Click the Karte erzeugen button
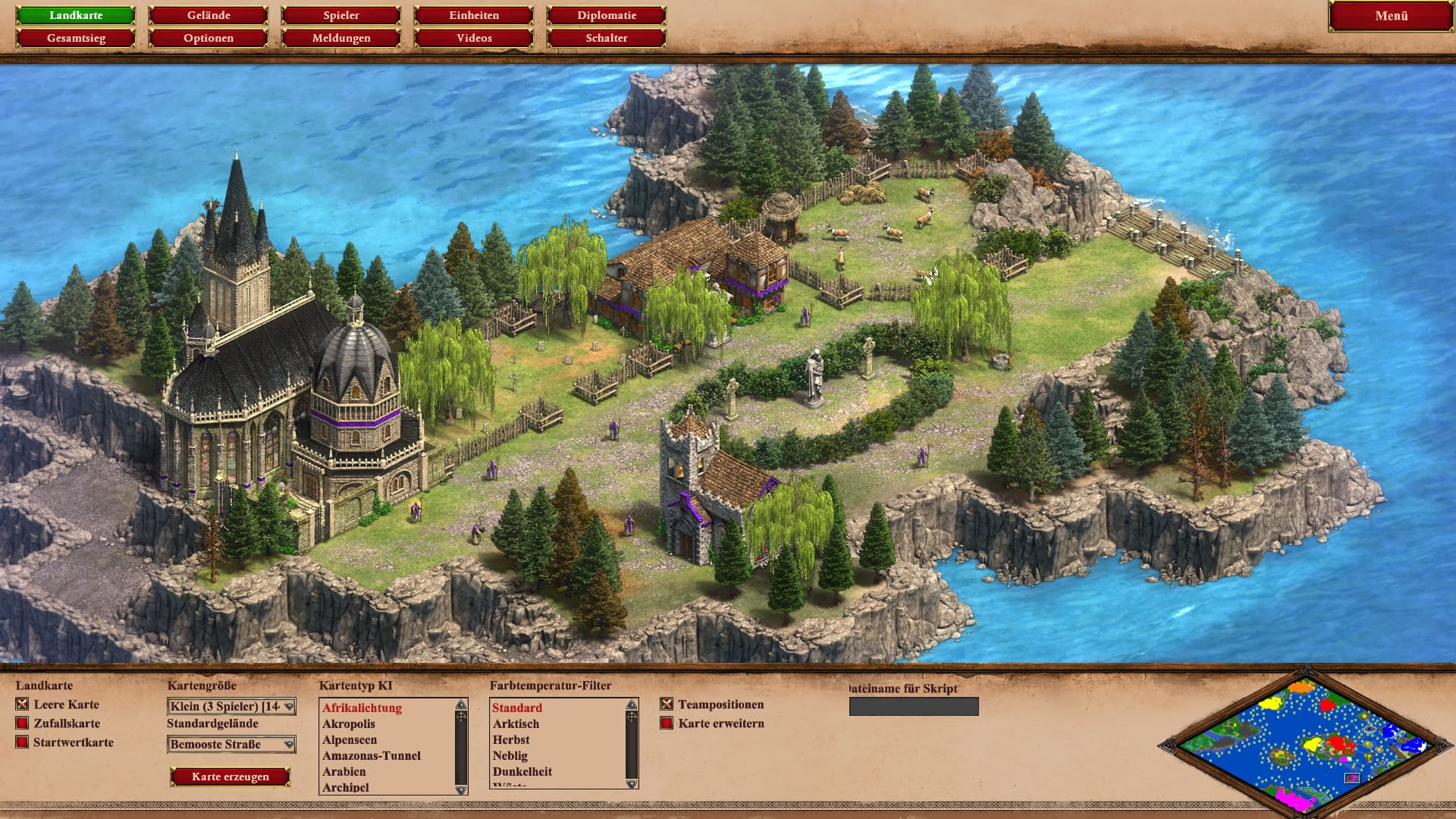Image resolution: width=1456 pixels, height=819 pixels. point(231,777)
